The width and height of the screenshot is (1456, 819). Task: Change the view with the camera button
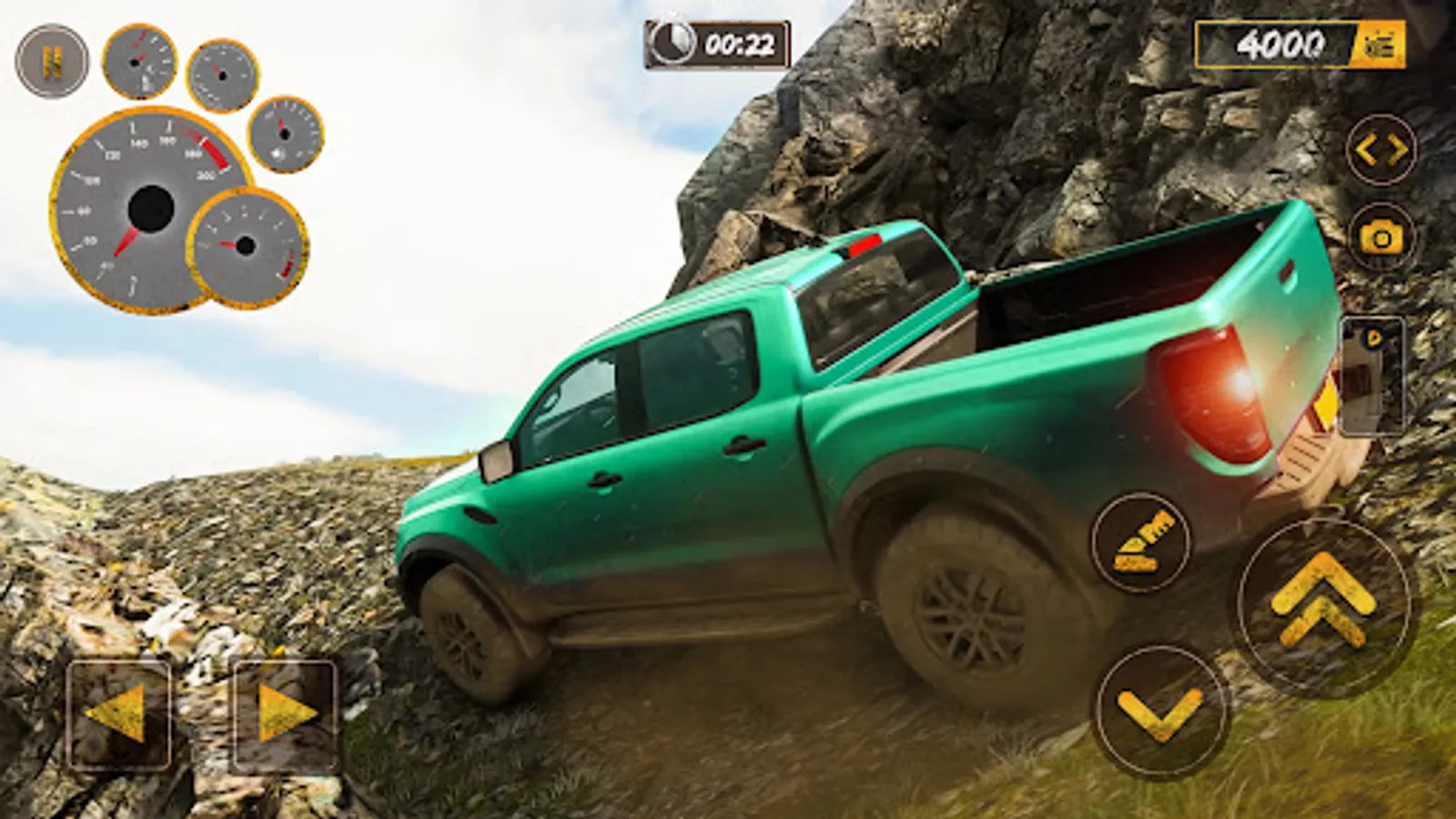1381,238
